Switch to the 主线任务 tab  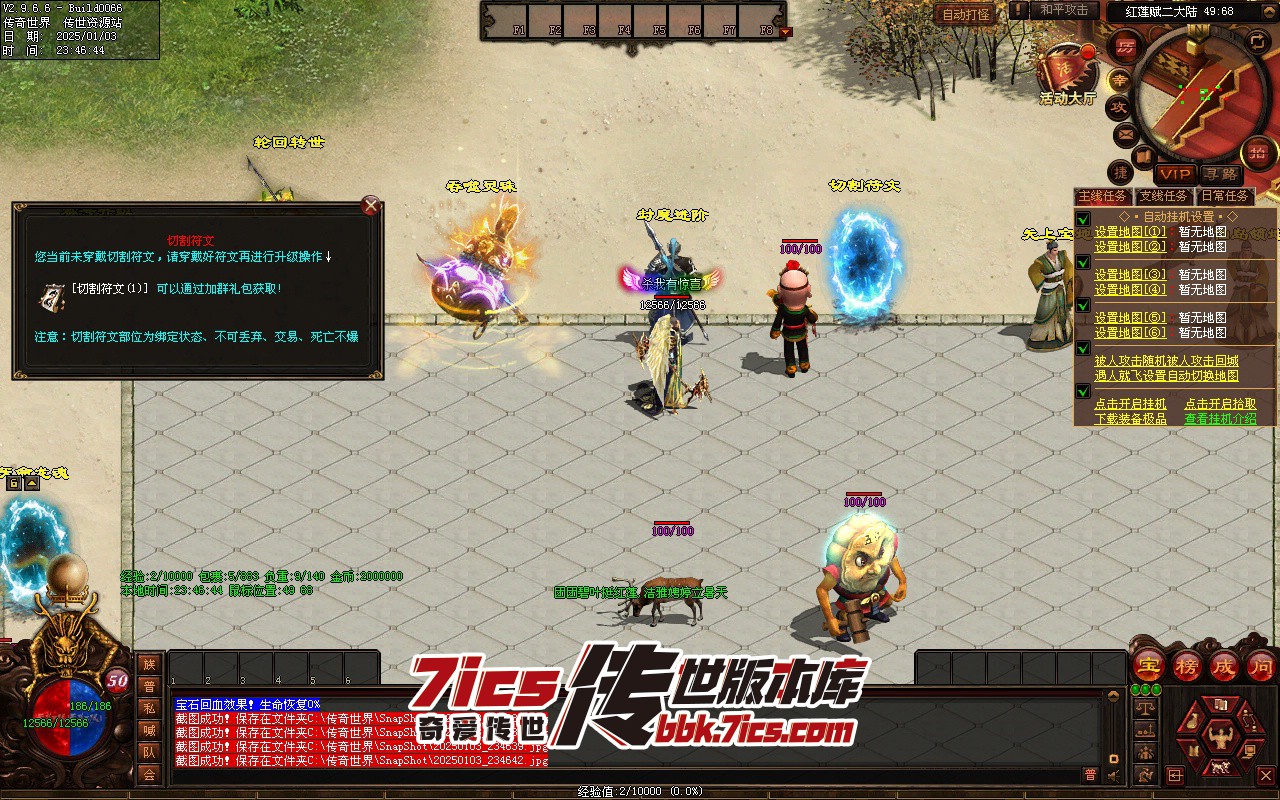coord(1103,196)
